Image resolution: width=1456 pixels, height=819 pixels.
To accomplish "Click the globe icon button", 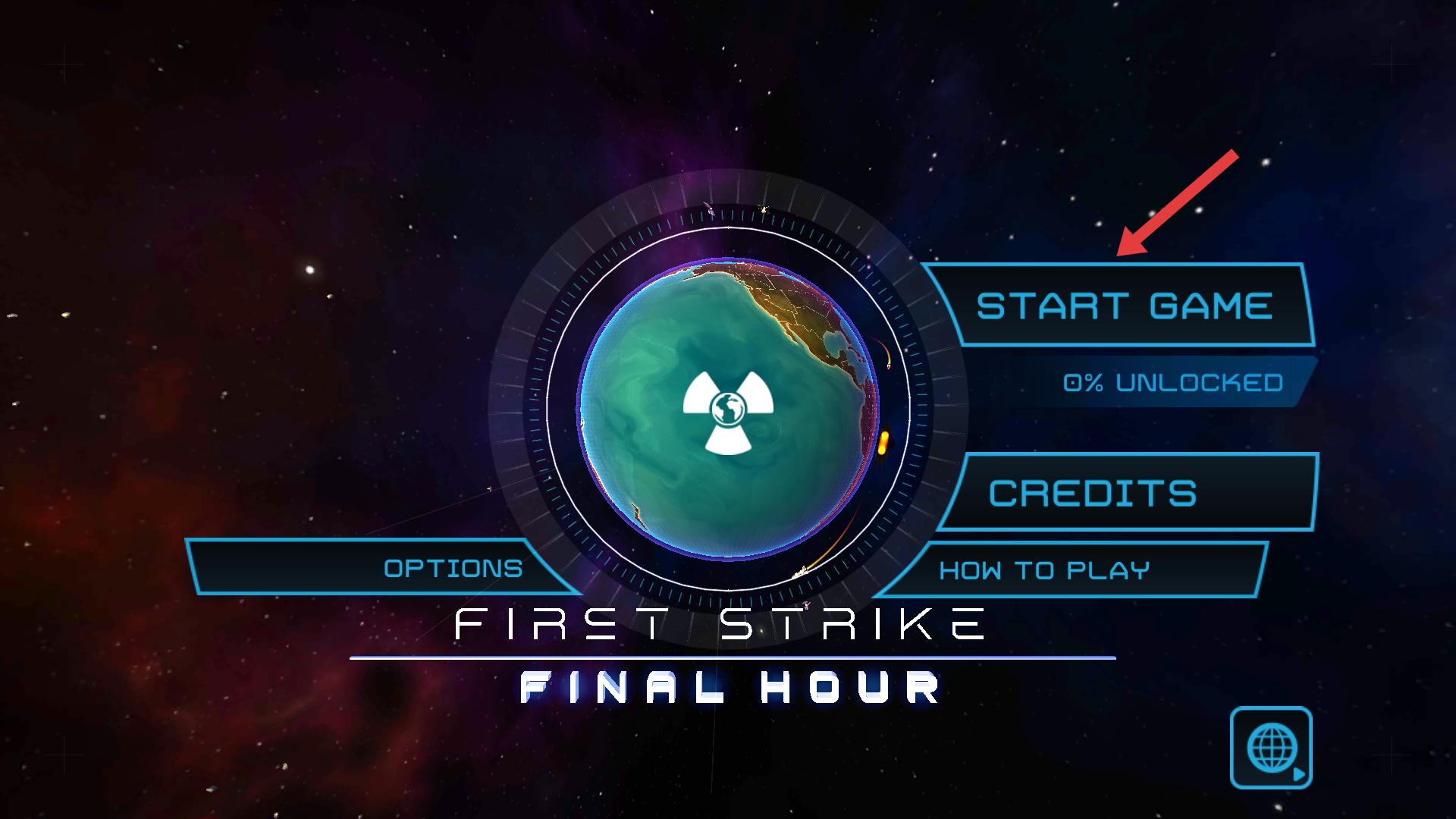I will 1270,748.
